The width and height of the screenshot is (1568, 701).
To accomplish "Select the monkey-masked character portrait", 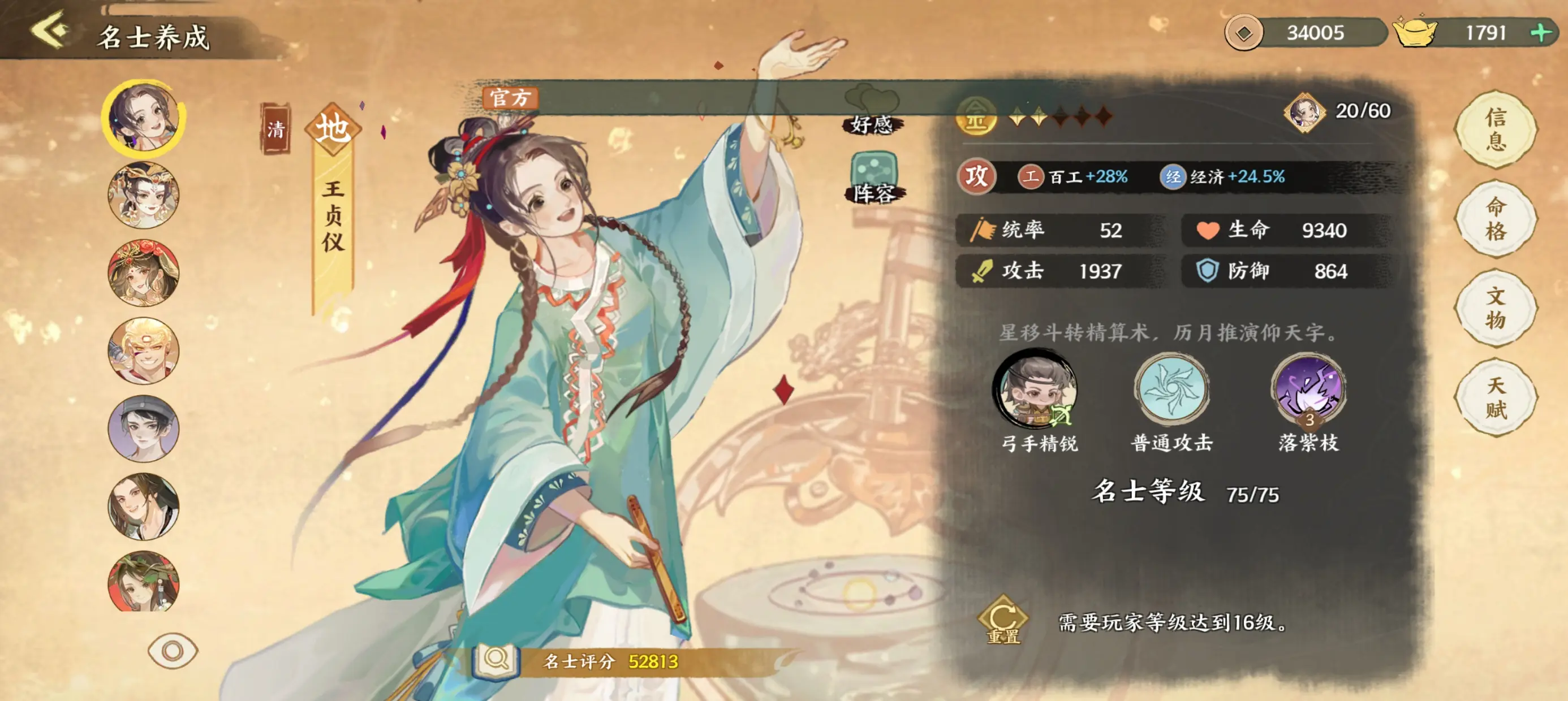I will (x=143, y=352).
